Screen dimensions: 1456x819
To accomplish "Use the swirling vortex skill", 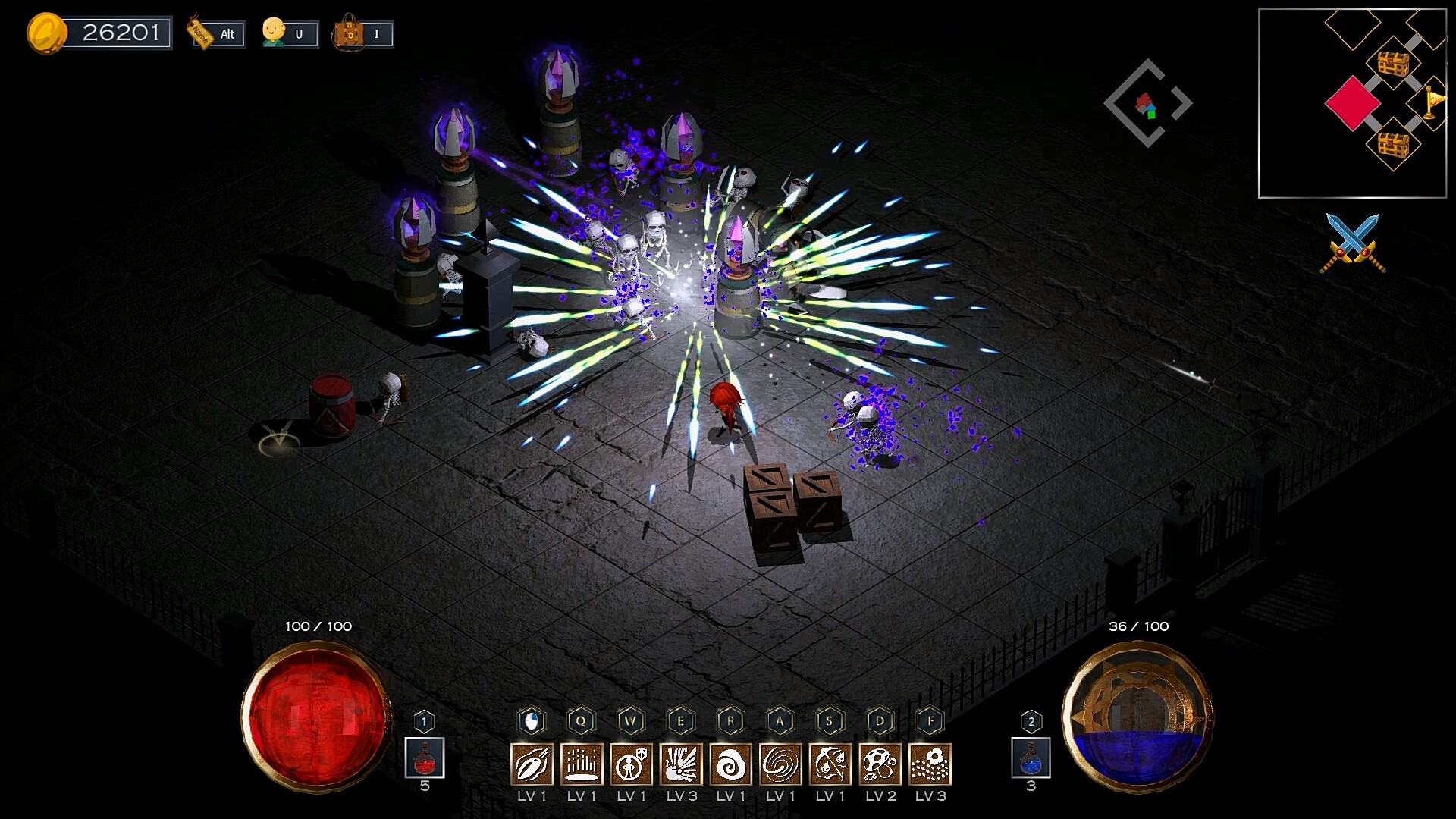I will pyautogui.click(x=780, y=764).
